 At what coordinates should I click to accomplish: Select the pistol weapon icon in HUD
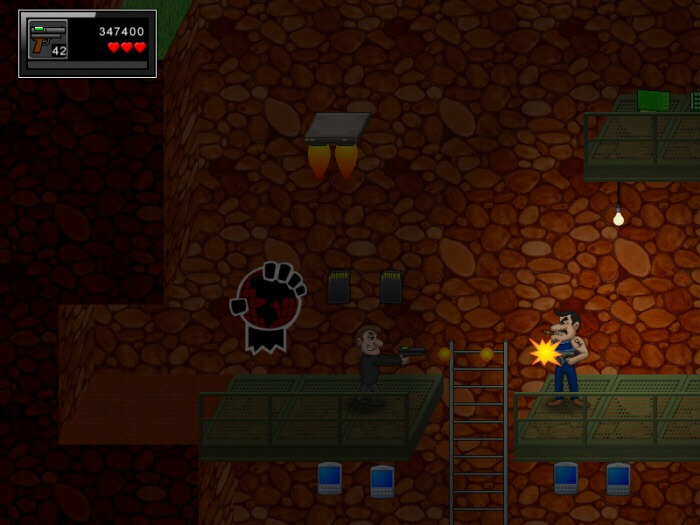(x=47, y=40)
